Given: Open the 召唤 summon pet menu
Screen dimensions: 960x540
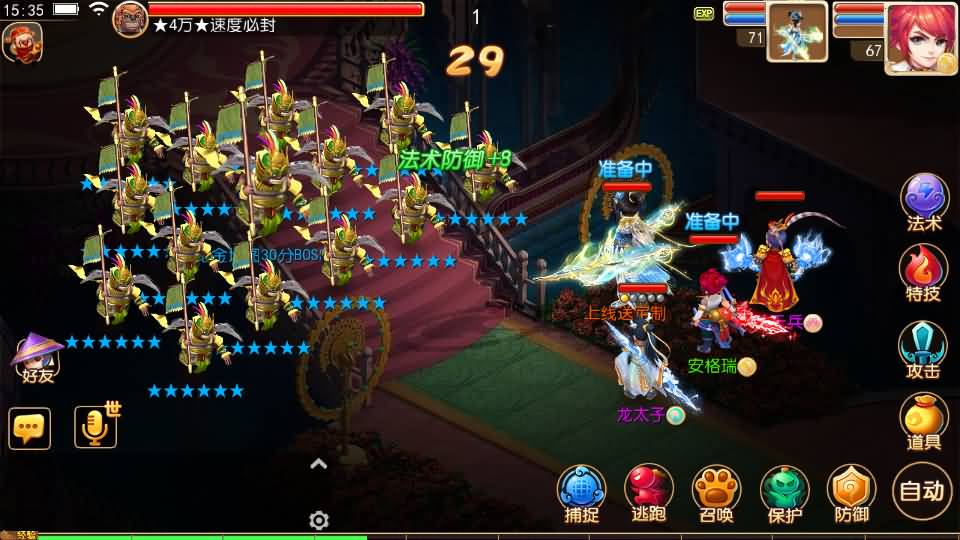Looking at the screenshot, I should coord(716,492).
